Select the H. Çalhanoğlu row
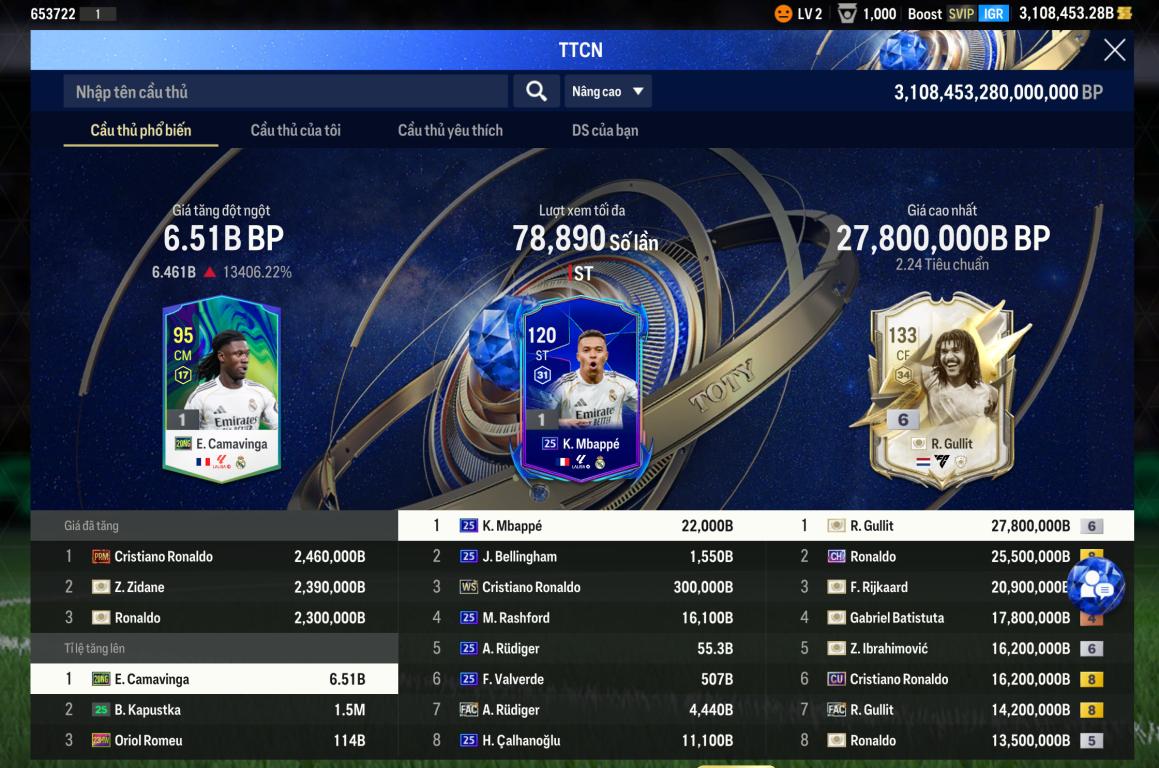Image resolution: width=1159 pixels, height=768 pixels. click(x=582, y=741)
